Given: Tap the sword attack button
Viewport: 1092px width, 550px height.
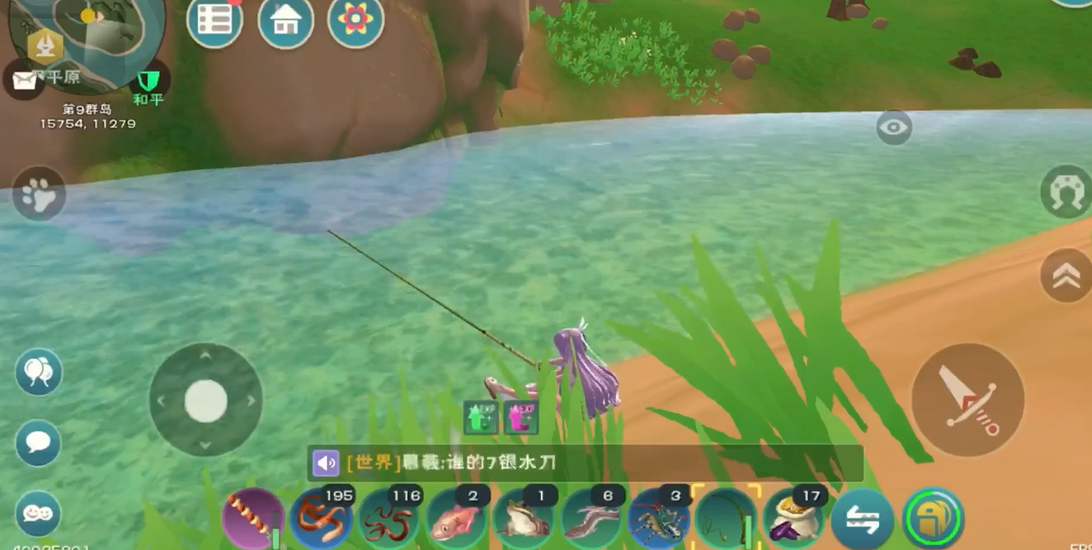Looking at the screenshot, I should (967, 400).
